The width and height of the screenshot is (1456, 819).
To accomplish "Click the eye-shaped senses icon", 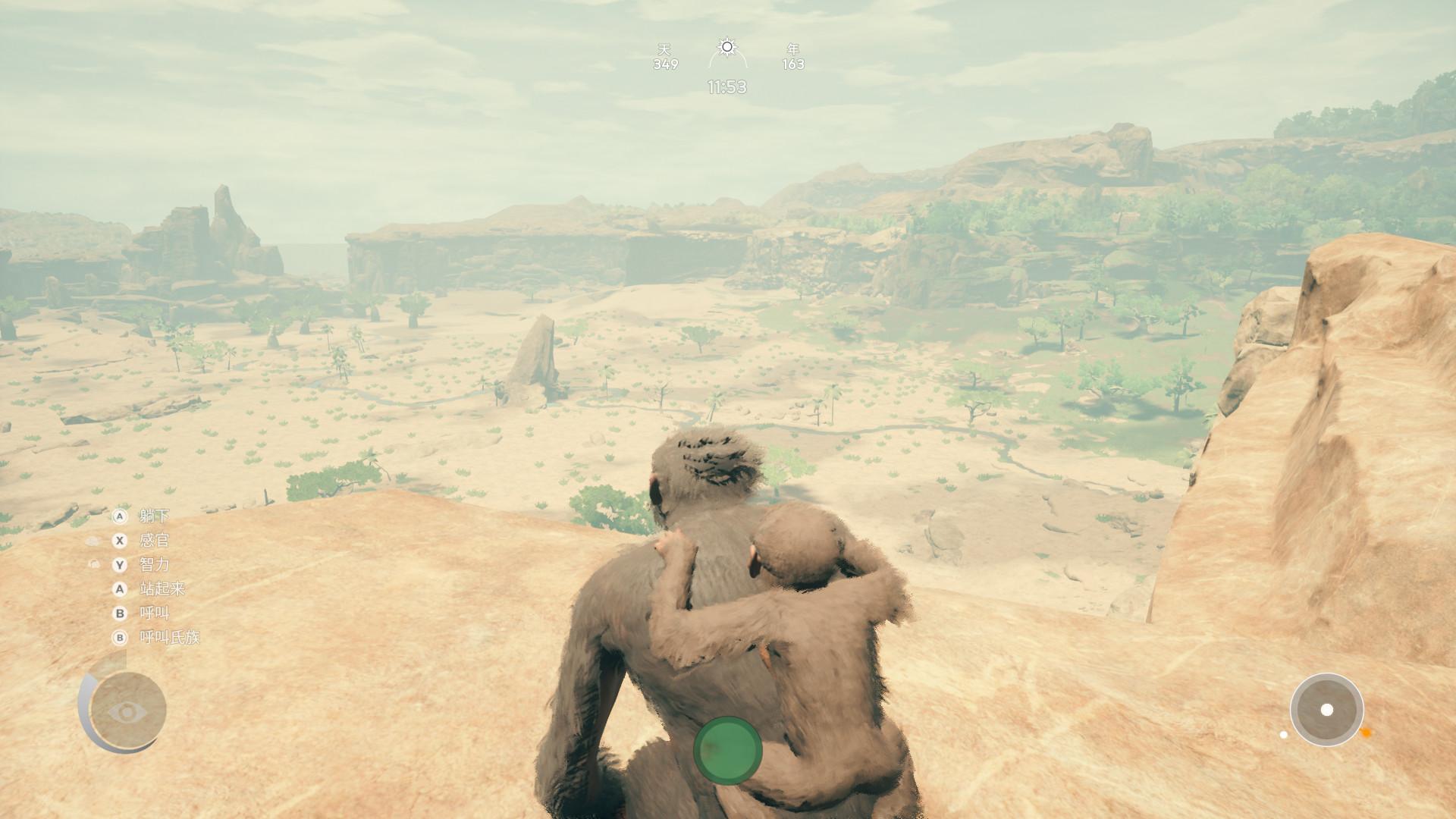I will 126,711.
